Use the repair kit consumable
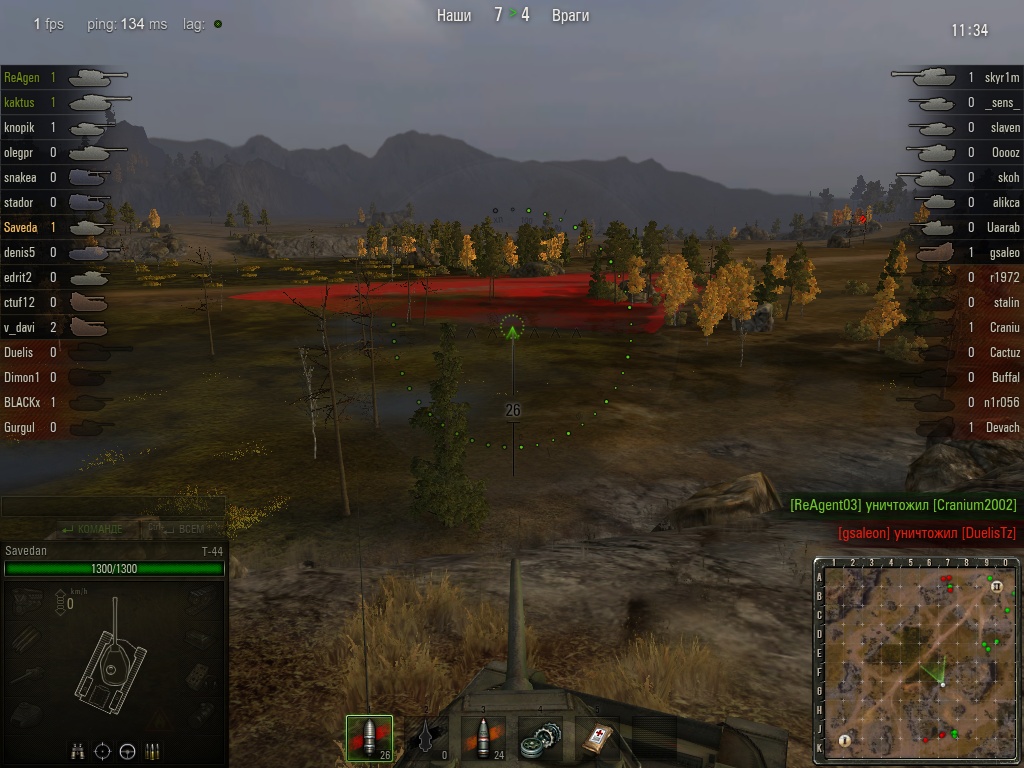 [540, 738]
